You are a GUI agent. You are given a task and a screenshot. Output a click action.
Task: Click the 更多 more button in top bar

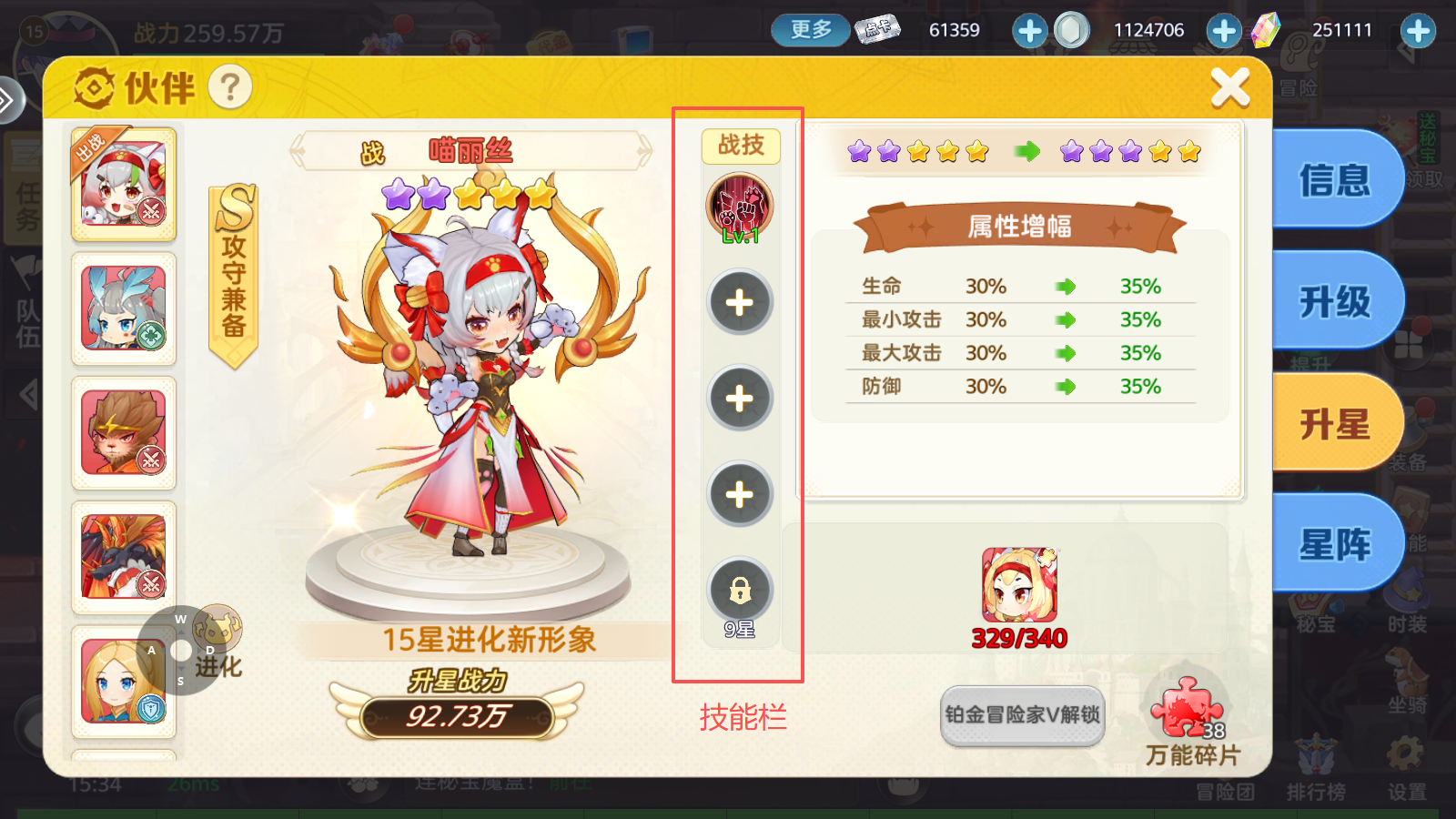pyautogui.click(x=808, y=28)
